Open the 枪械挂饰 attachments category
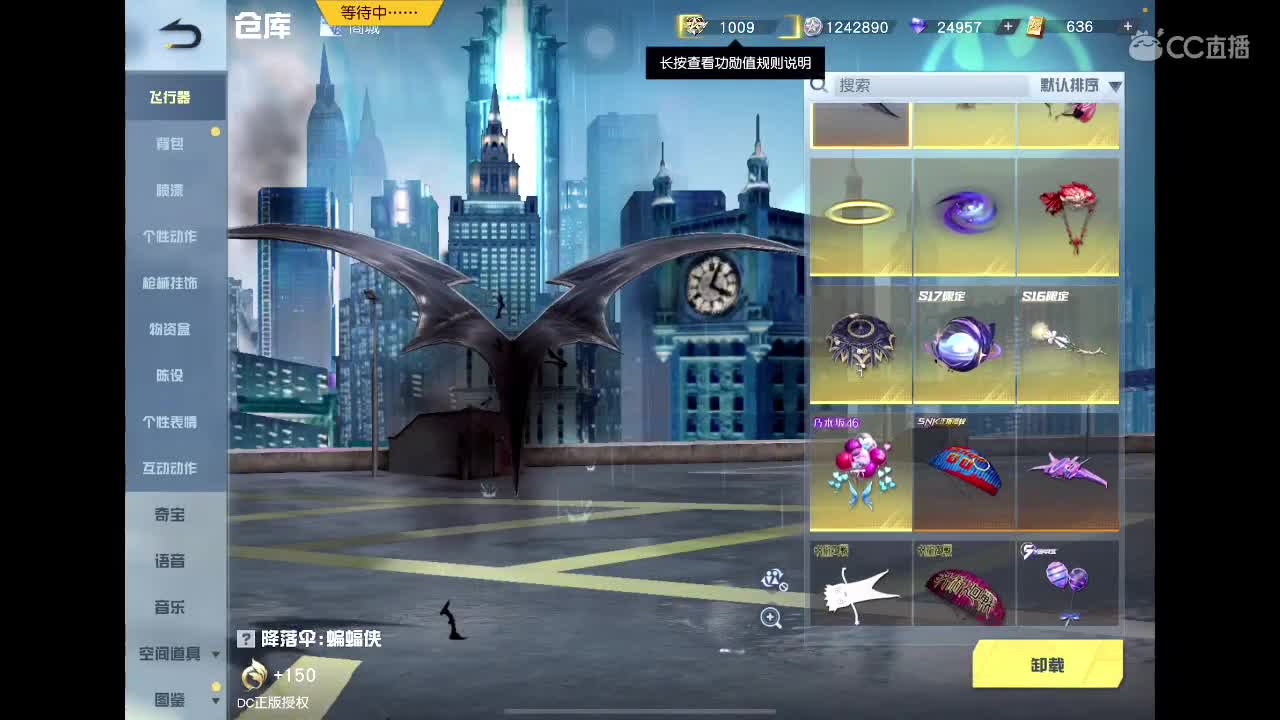The image size is (1280, 720). coord(172,283)
